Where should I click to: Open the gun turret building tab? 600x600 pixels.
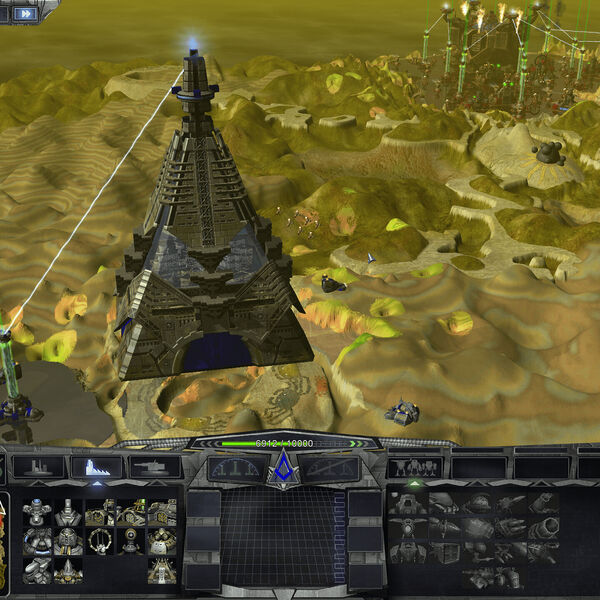click(155, 467)
